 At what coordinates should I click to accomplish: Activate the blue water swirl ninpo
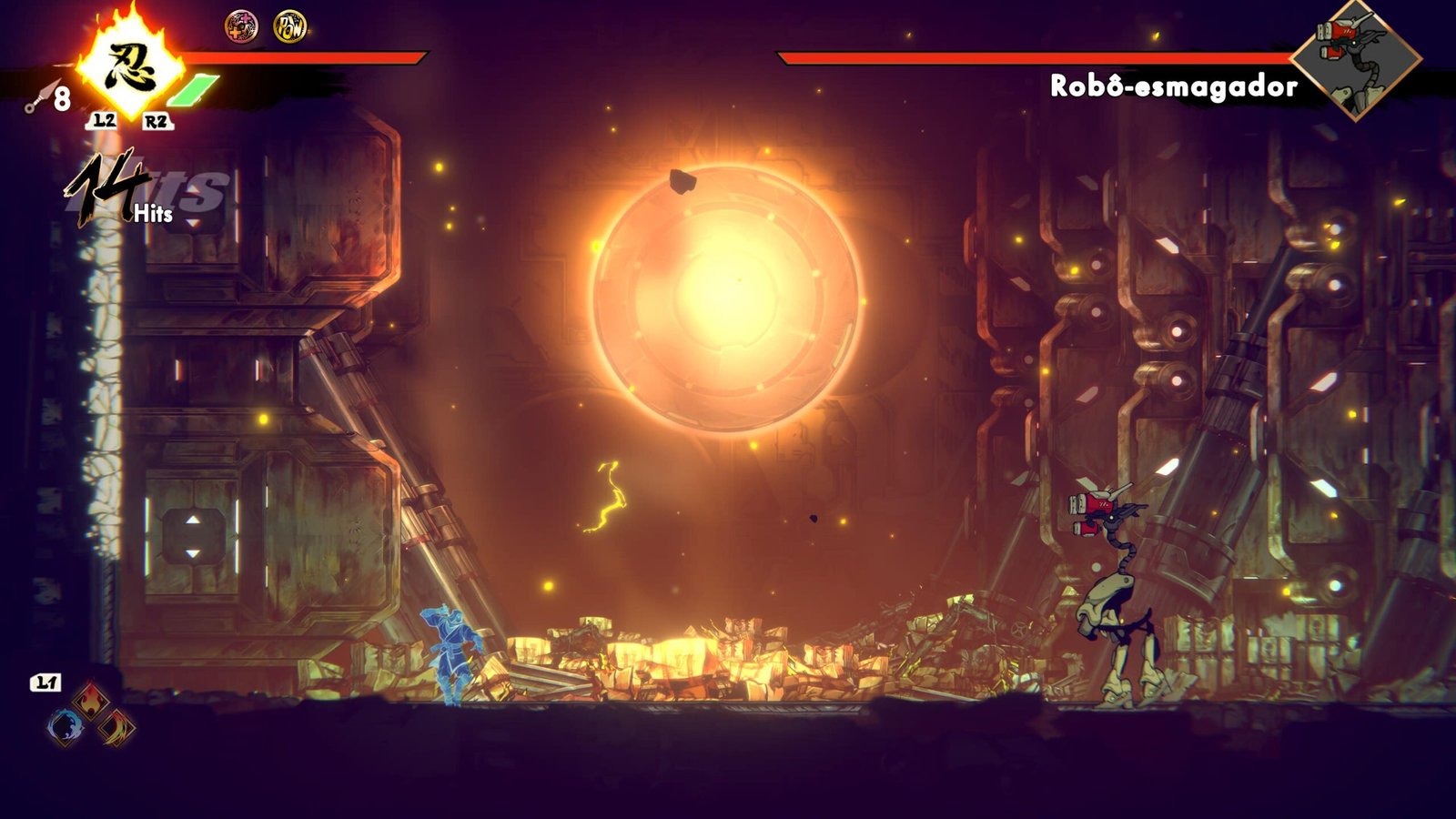pyautogui.click(x=65, y=727)
